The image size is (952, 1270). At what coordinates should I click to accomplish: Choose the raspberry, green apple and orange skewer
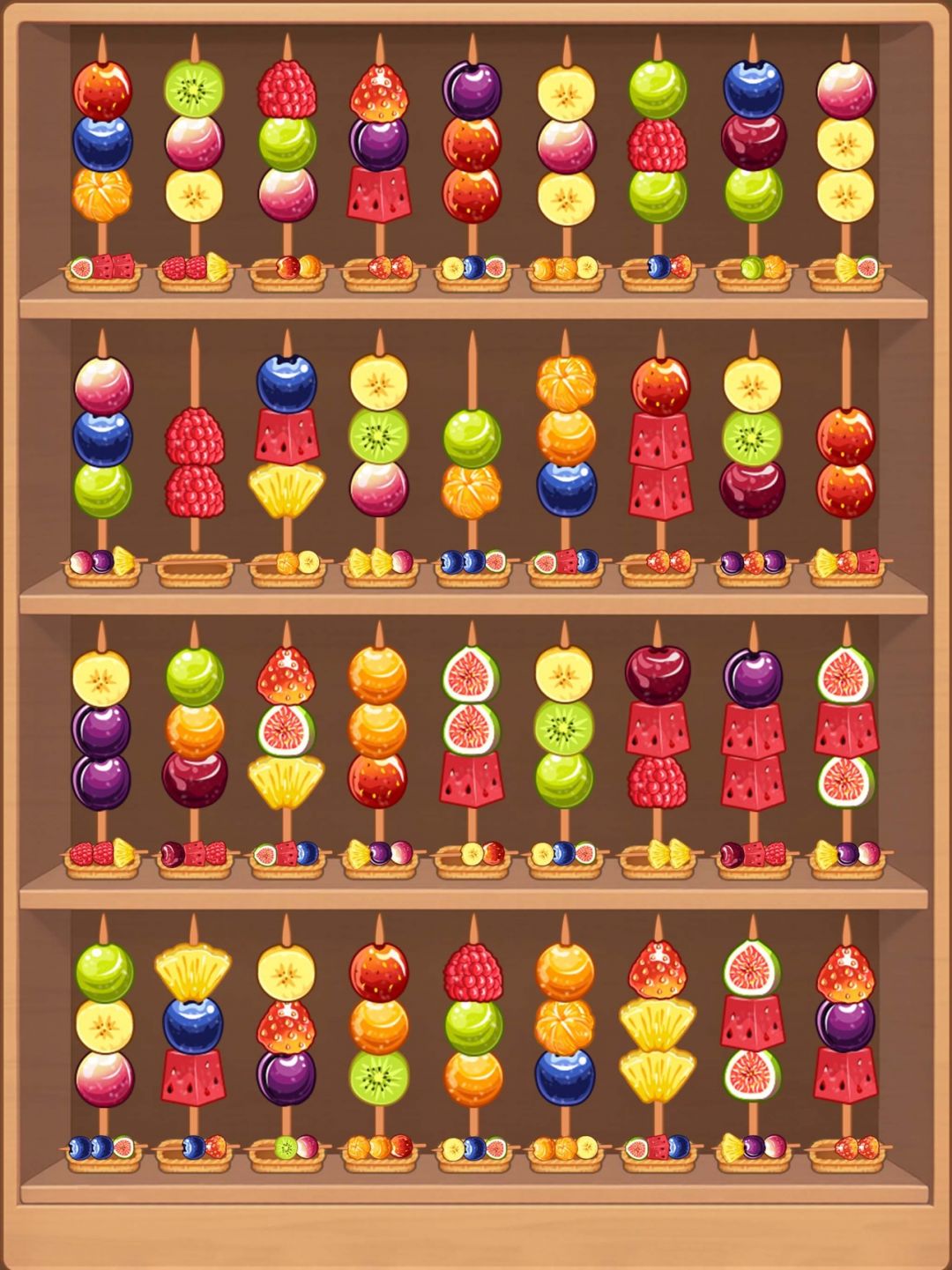click(x=472, y=1024)
